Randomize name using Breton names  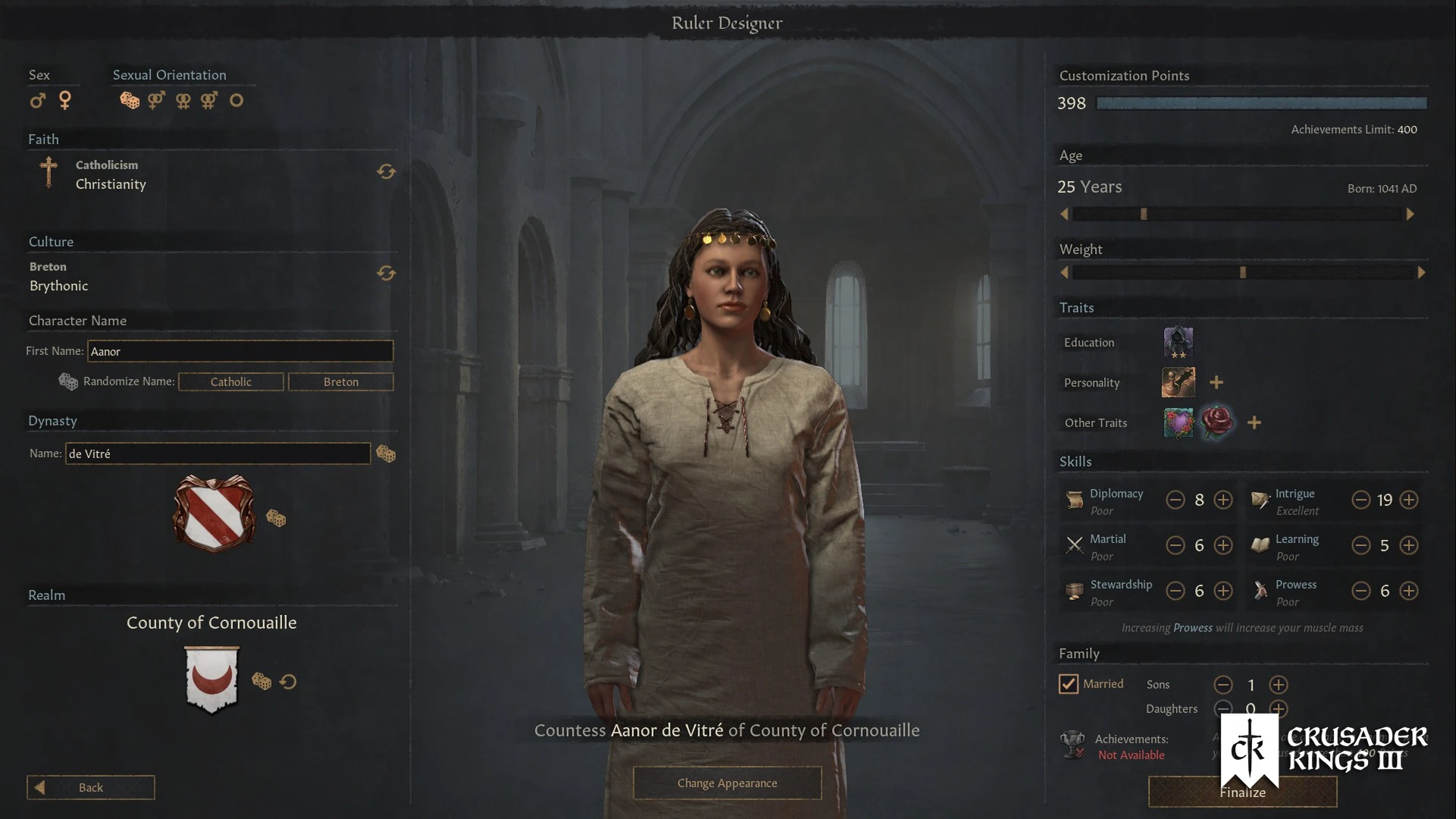(x=340, y=381)
